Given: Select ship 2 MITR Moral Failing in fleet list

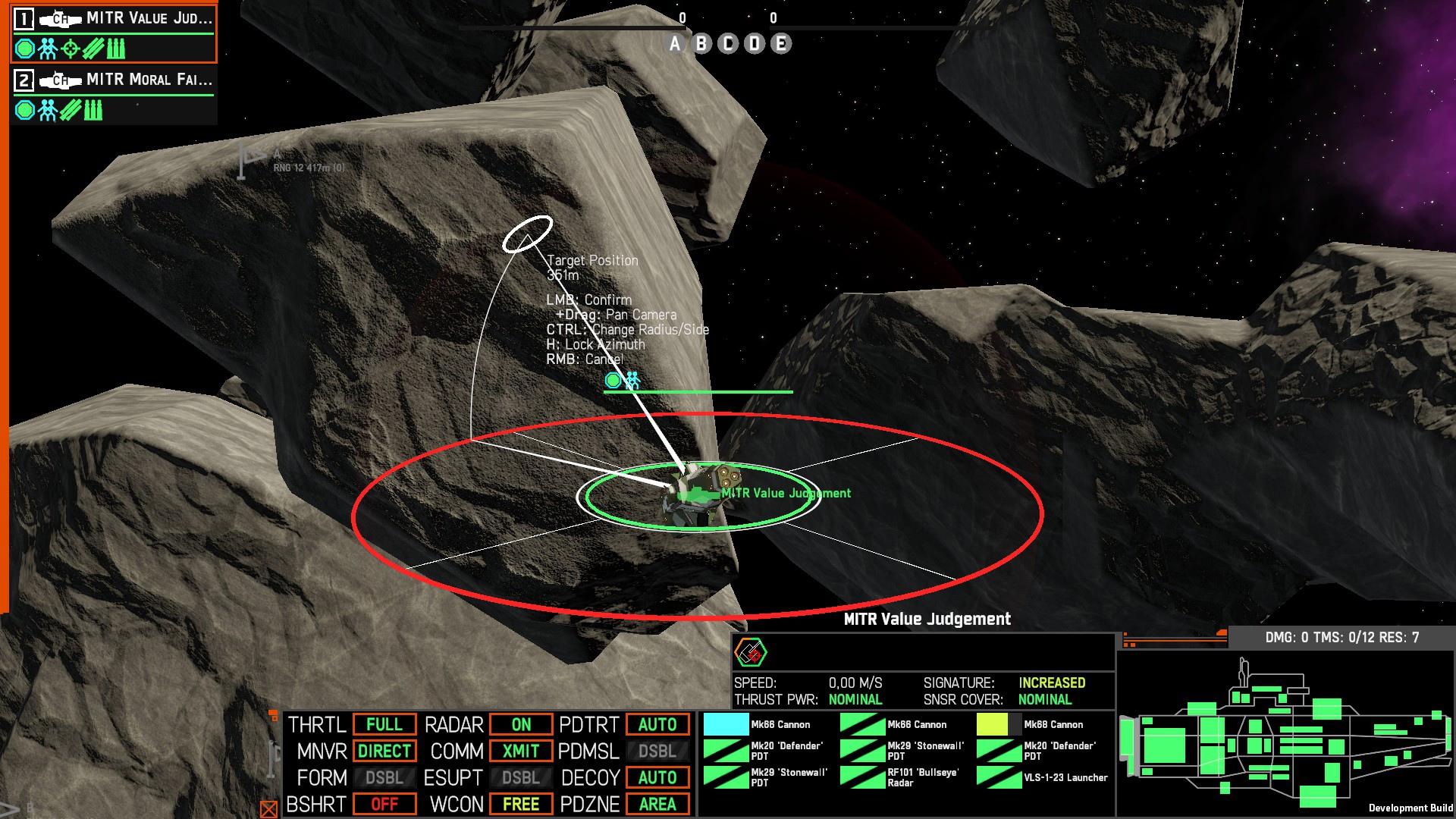Looking at the screenshot, I should pos(114,80).
